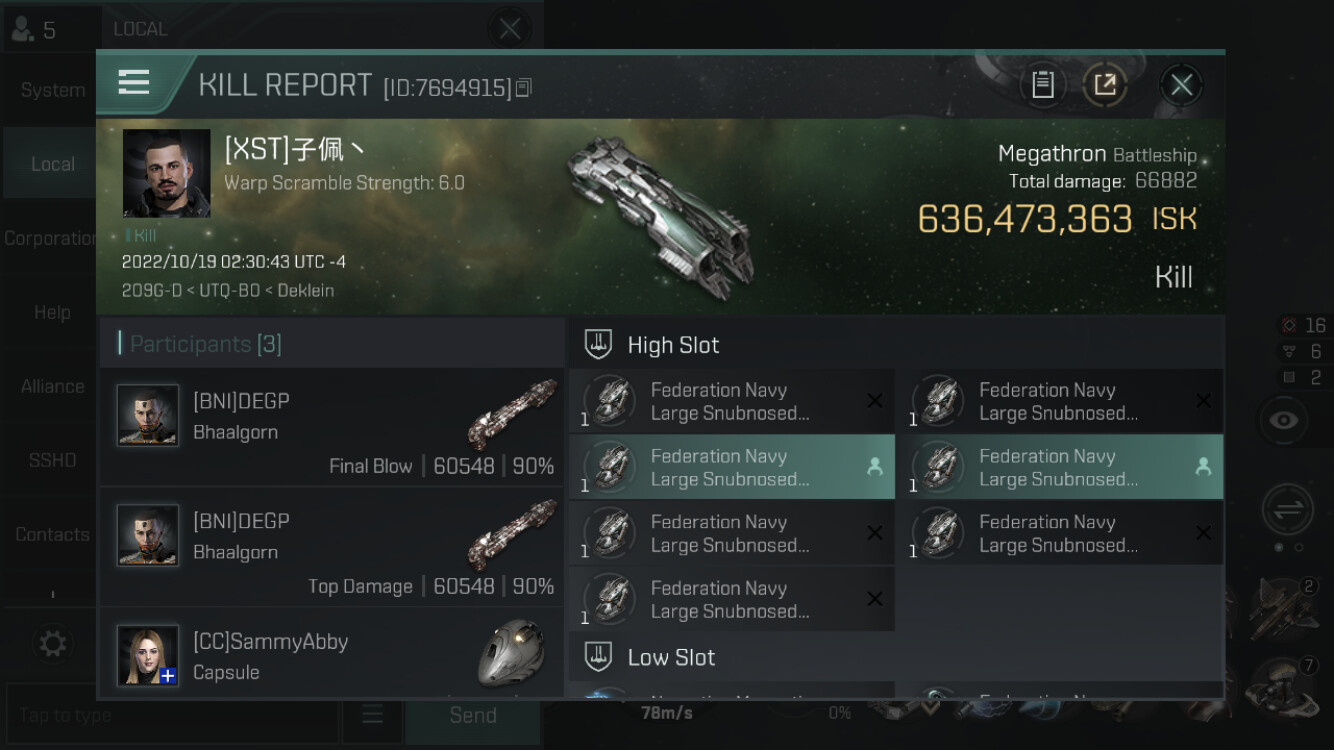Screen dimensions: 1334x750
Task: Share the kill report externally
Action: tap(1105, 85)
